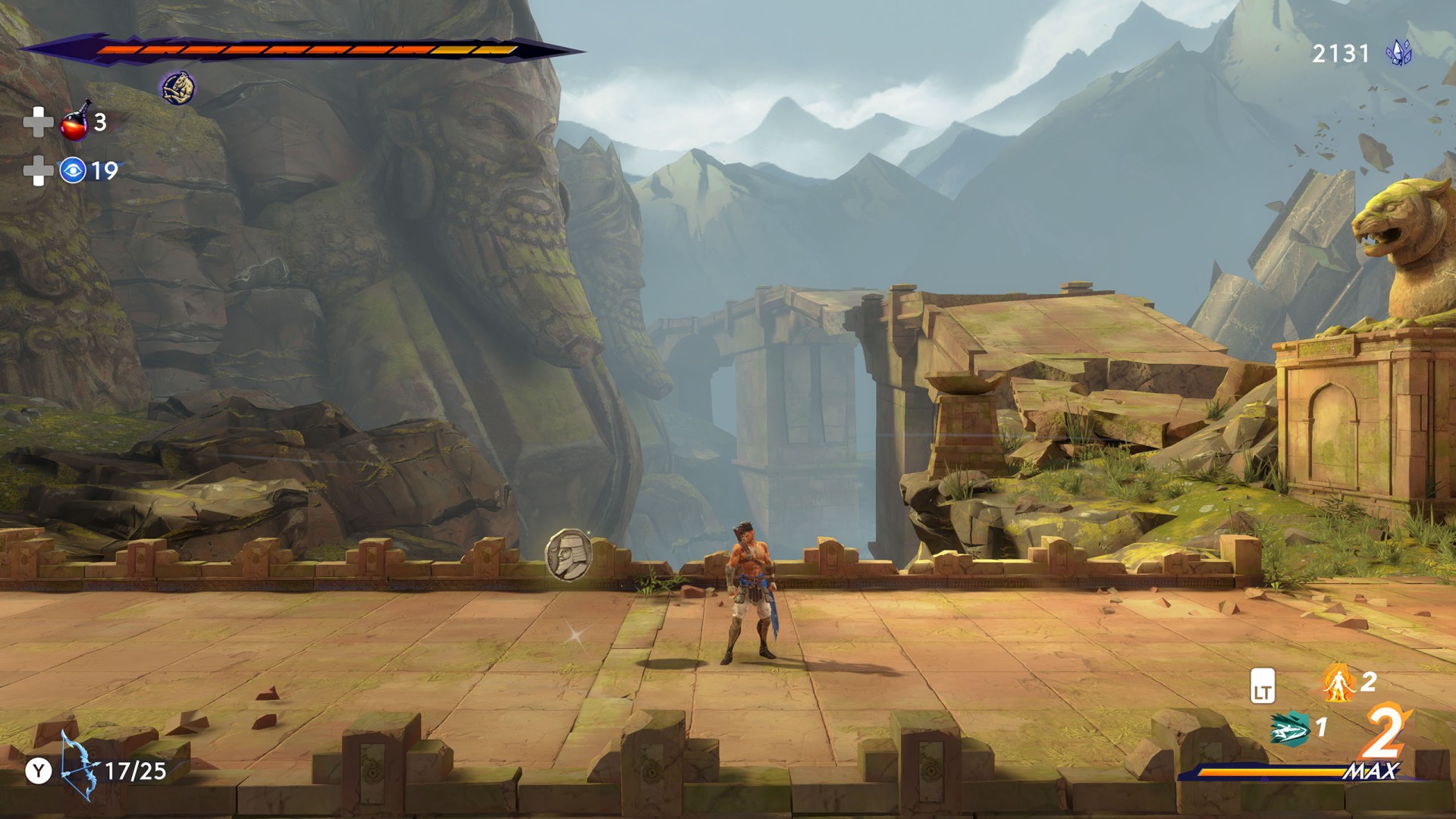Screen dimensions: 1456x819
Task: Click the round amulet icon below health bar
Action: pyautogui.click(x=177, y=88)
